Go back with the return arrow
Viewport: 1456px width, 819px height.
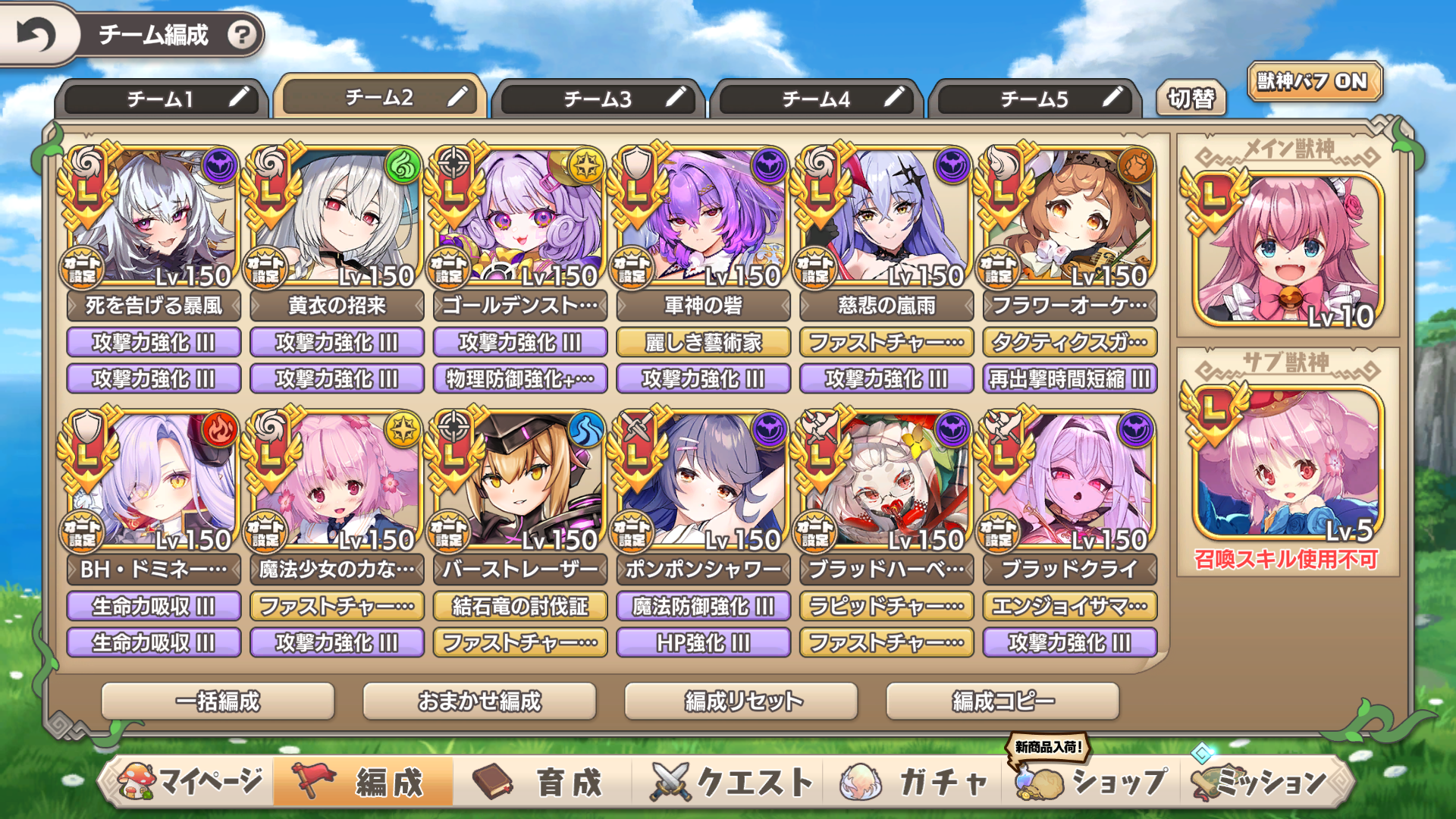(x=36, y=35)
